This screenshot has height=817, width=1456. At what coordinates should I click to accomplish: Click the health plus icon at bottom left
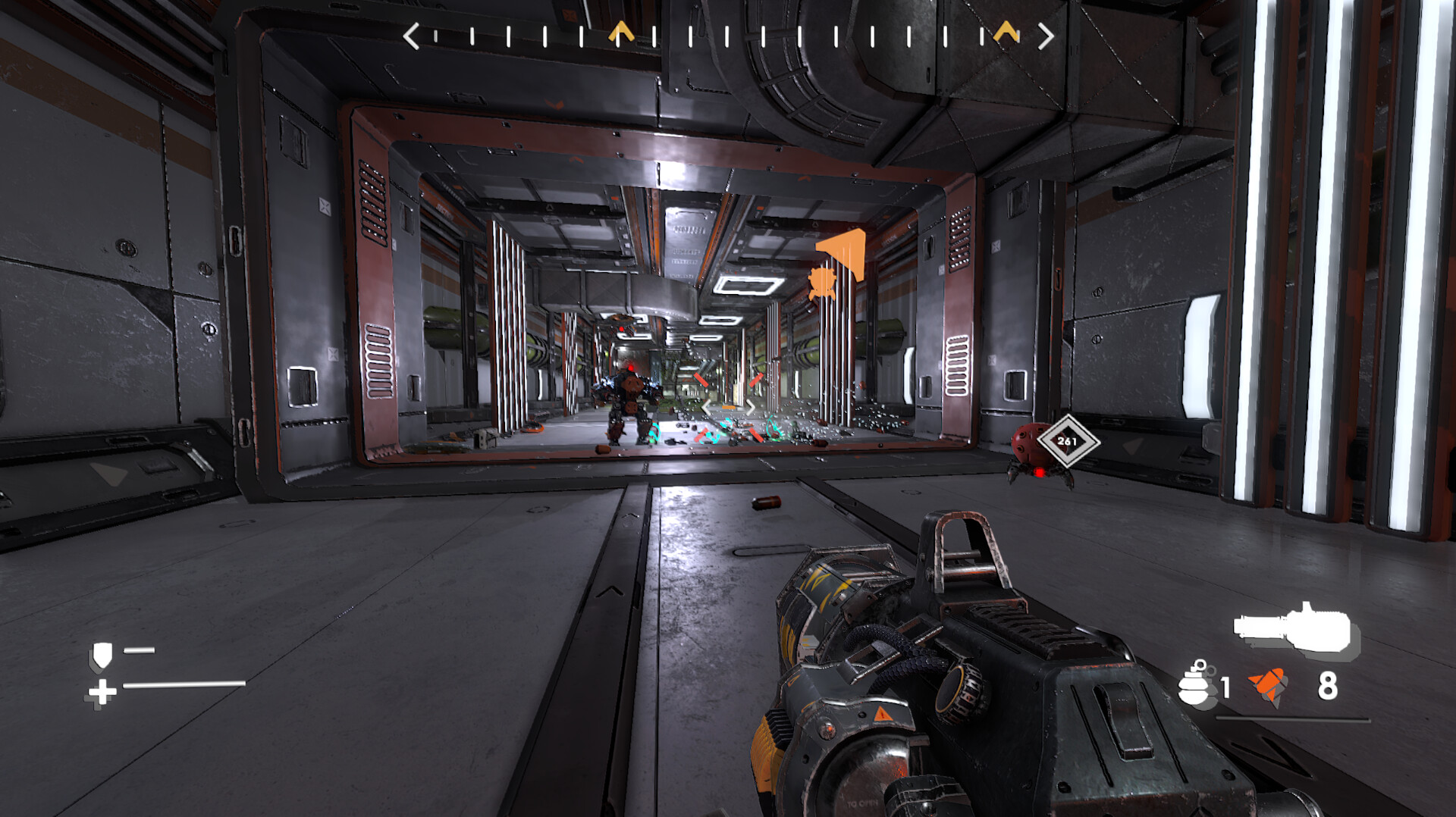click(103, 690)
